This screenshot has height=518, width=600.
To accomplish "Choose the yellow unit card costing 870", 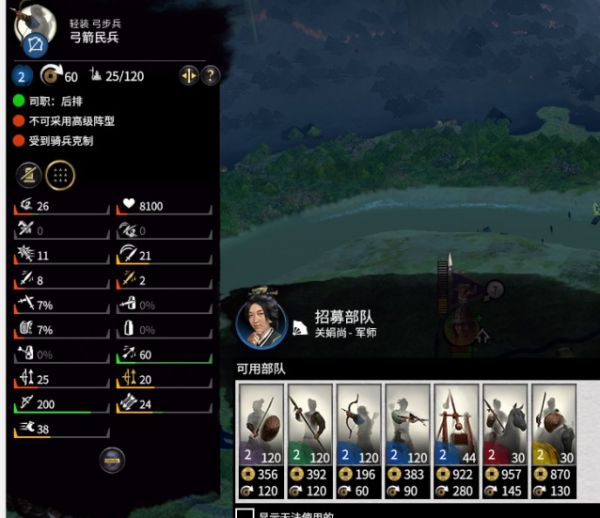I will coord(555,440).
